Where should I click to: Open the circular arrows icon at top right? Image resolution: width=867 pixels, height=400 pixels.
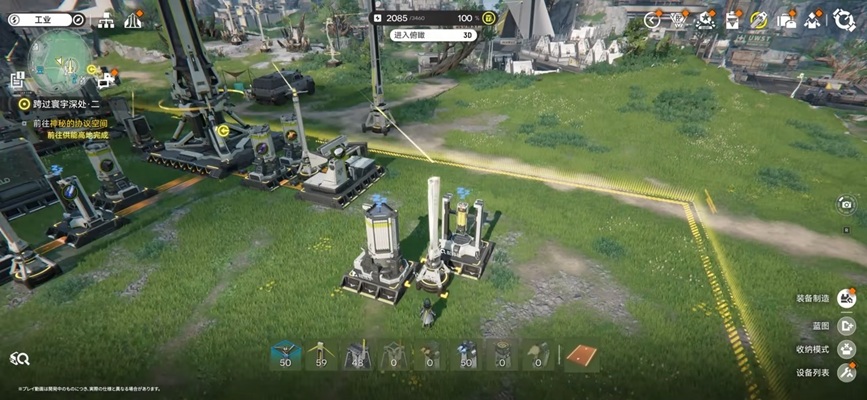[x=843, y=19]
